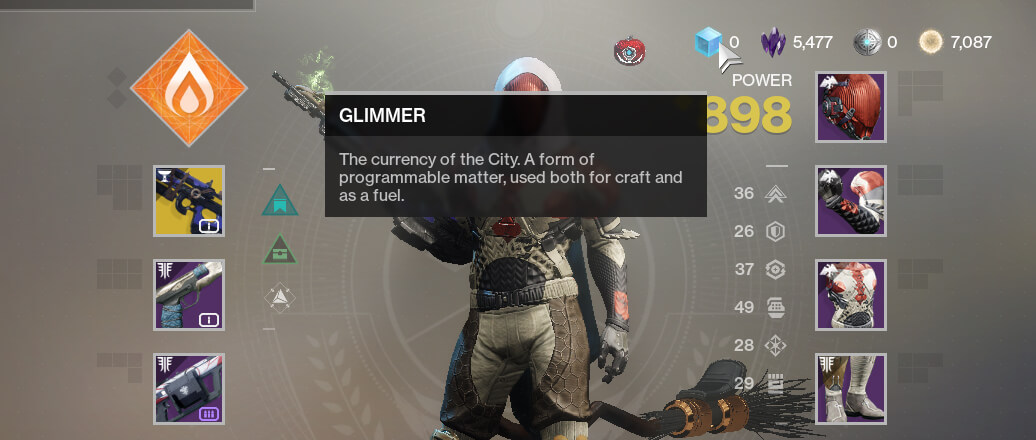Inspect the white leg armor slot
Image resolution: width=1036 pixels, height=440 pixels.
pos(851,388)
